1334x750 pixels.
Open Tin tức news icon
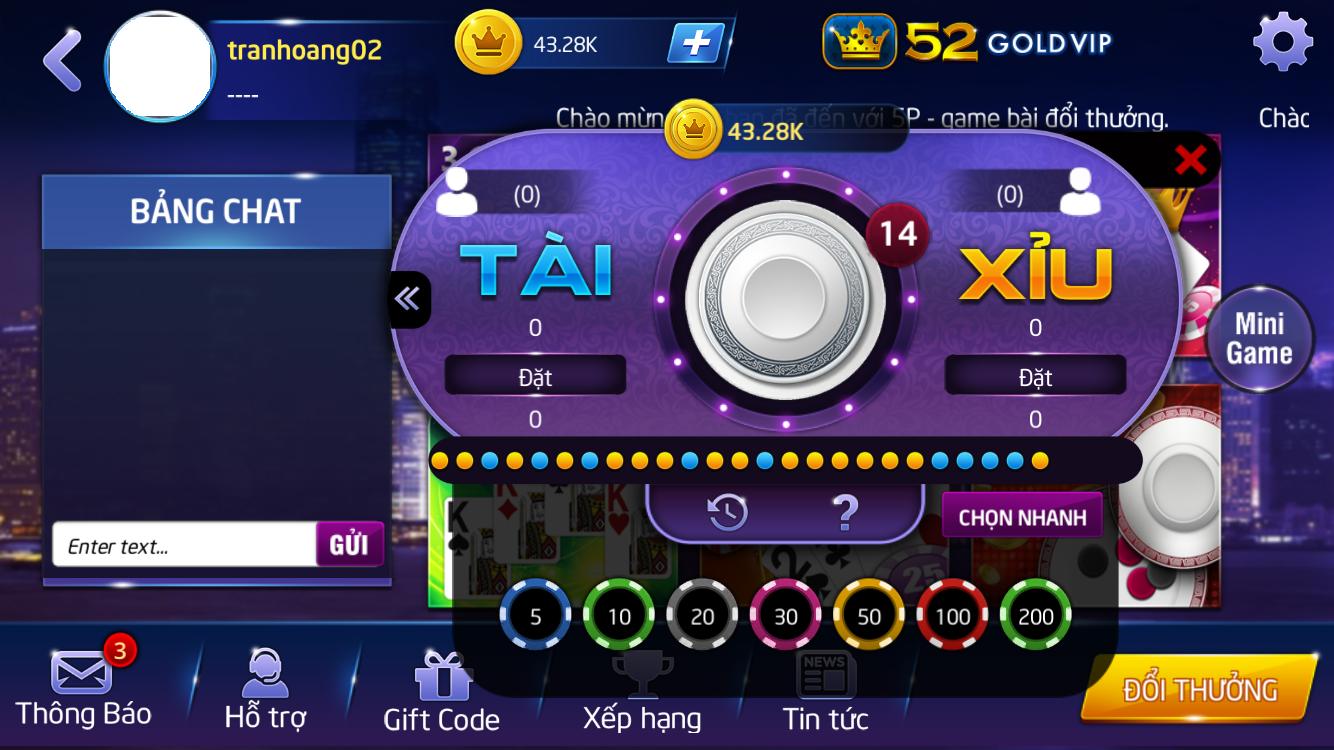(x=827, y=675)
